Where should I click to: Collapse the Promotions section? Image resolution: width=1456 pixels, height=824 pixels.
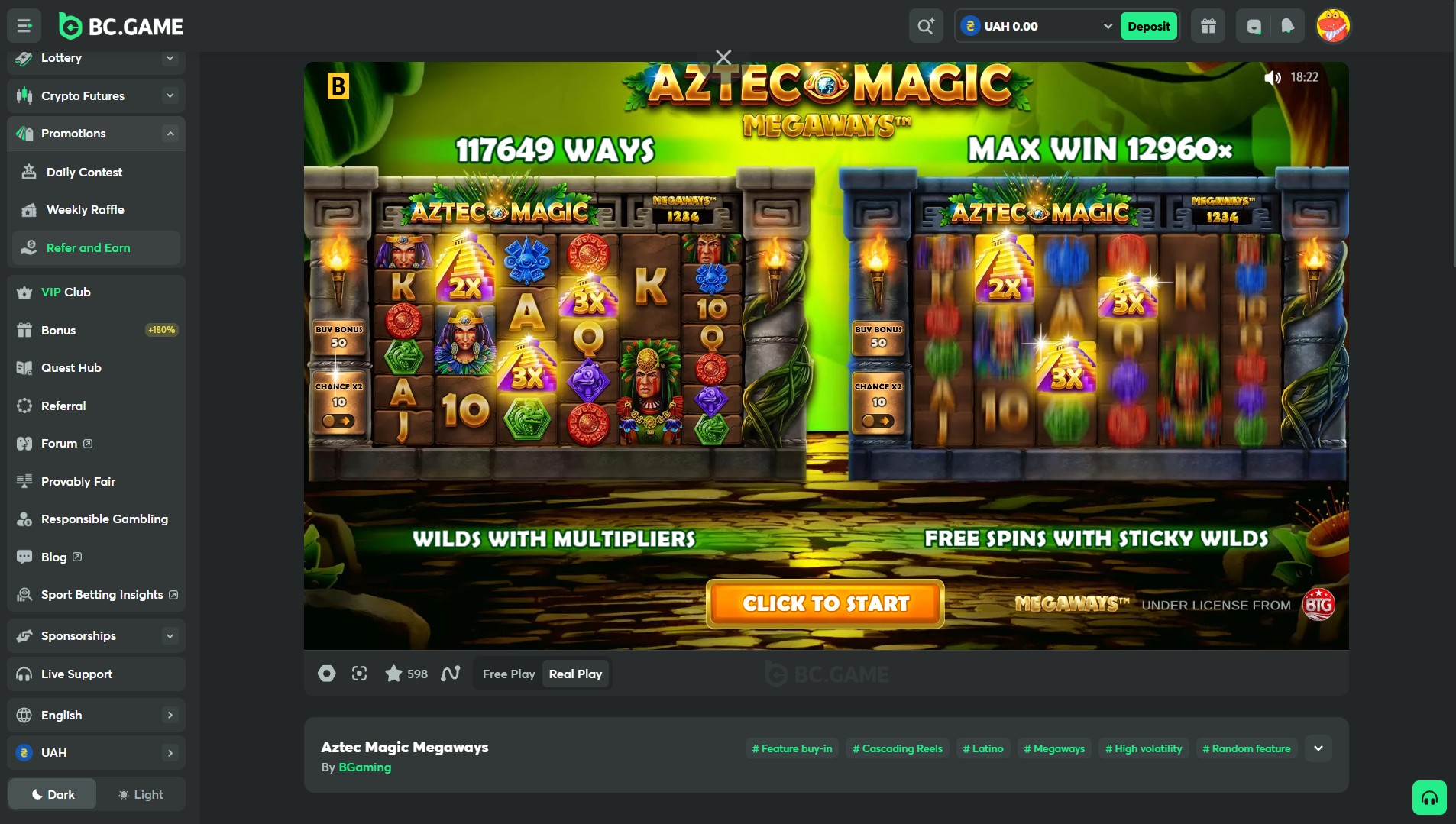170,133
